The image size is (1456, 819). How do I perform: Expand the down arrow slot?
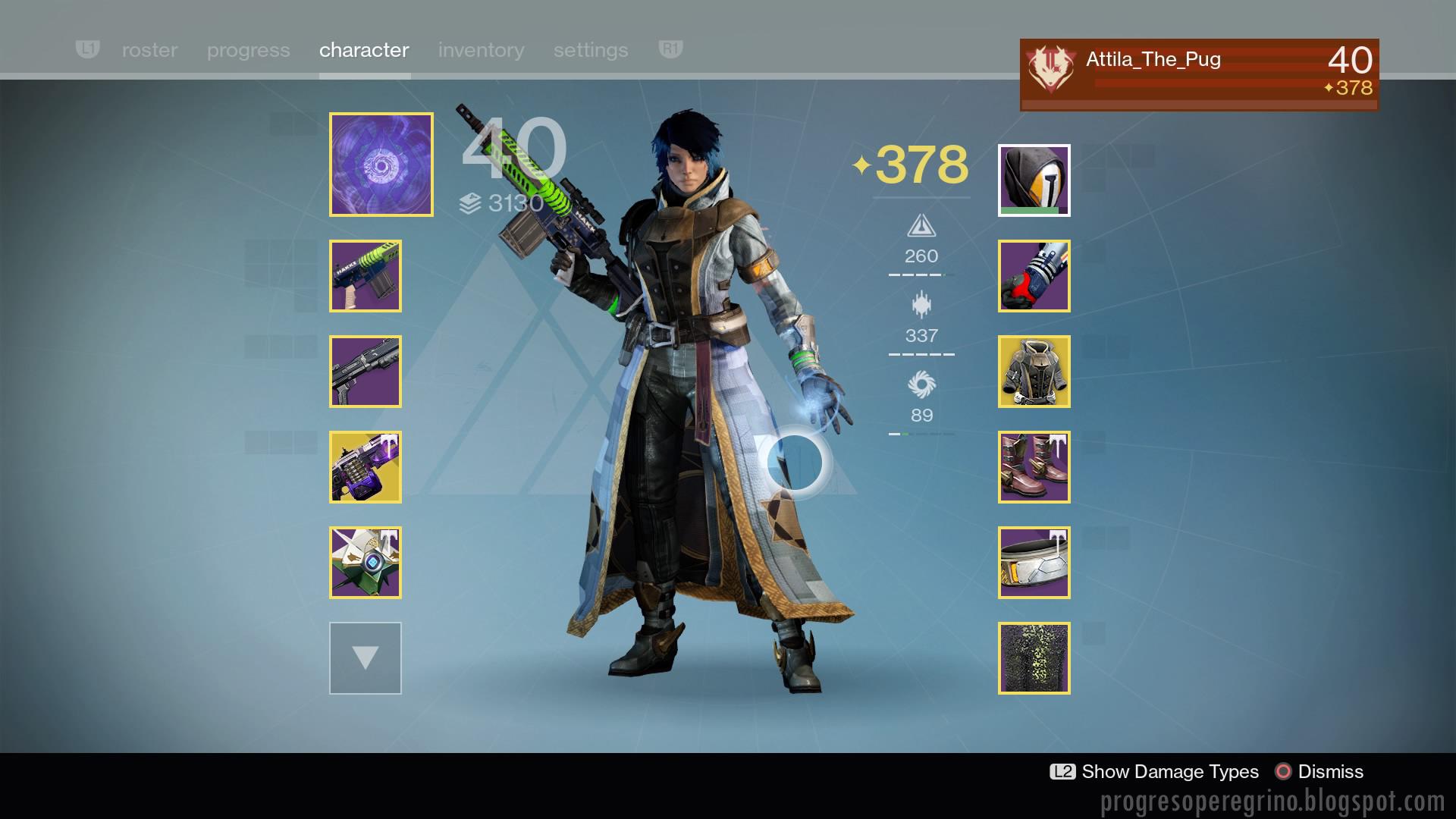[366, 658]
